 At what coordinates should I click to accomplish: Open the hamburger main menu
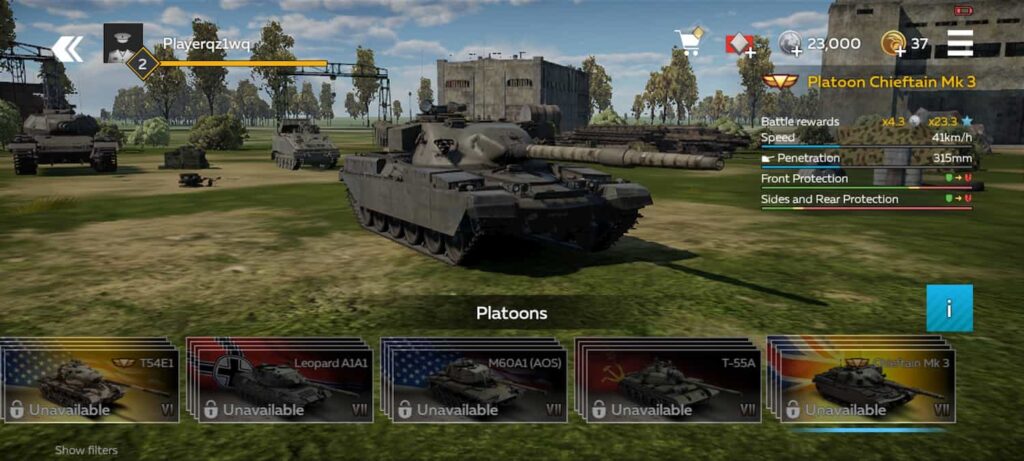point(960,43)
